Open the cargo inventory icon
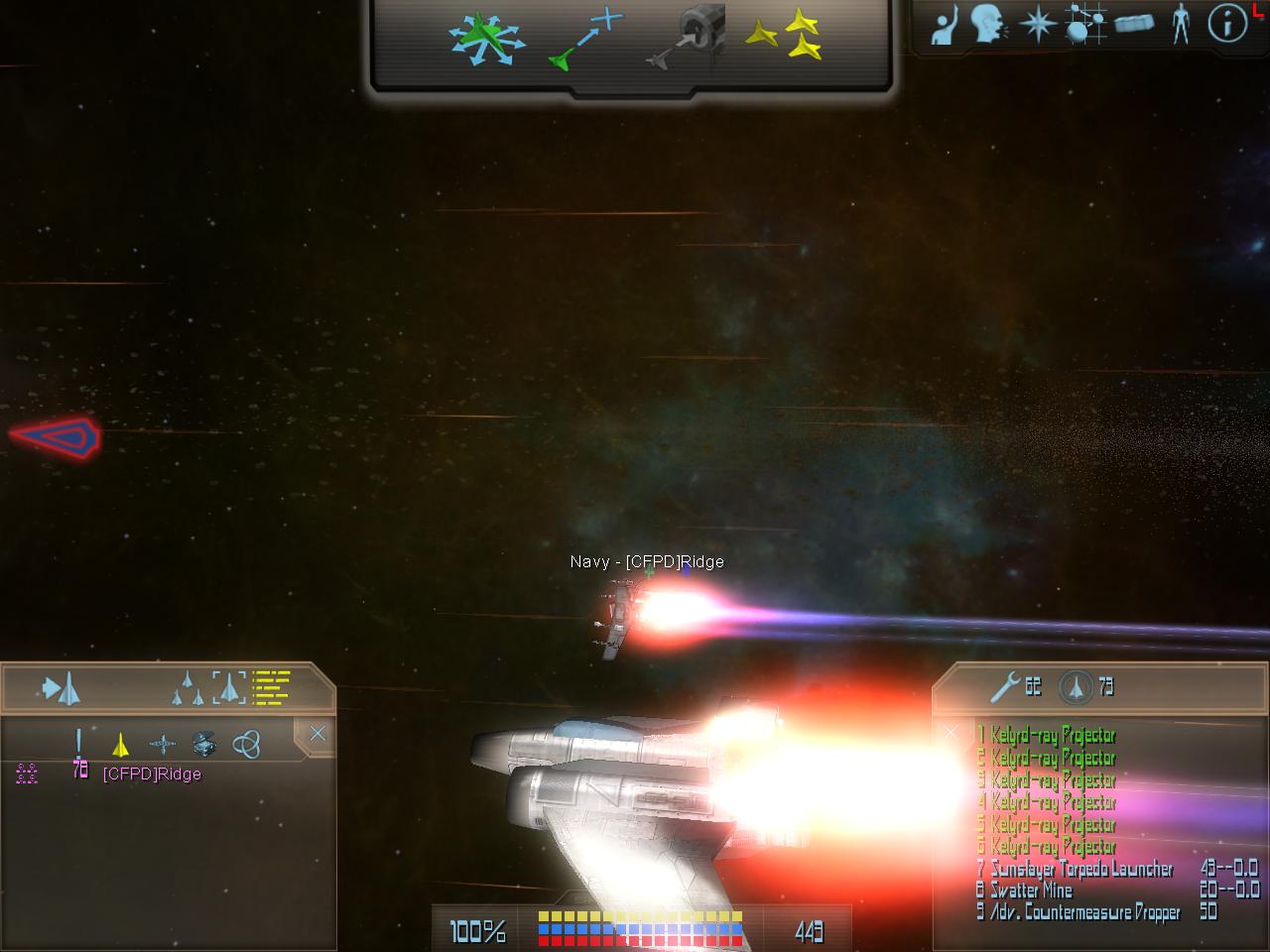Image resolution: width=1270 pixels, height=952 pixels. coord(1134,25)
